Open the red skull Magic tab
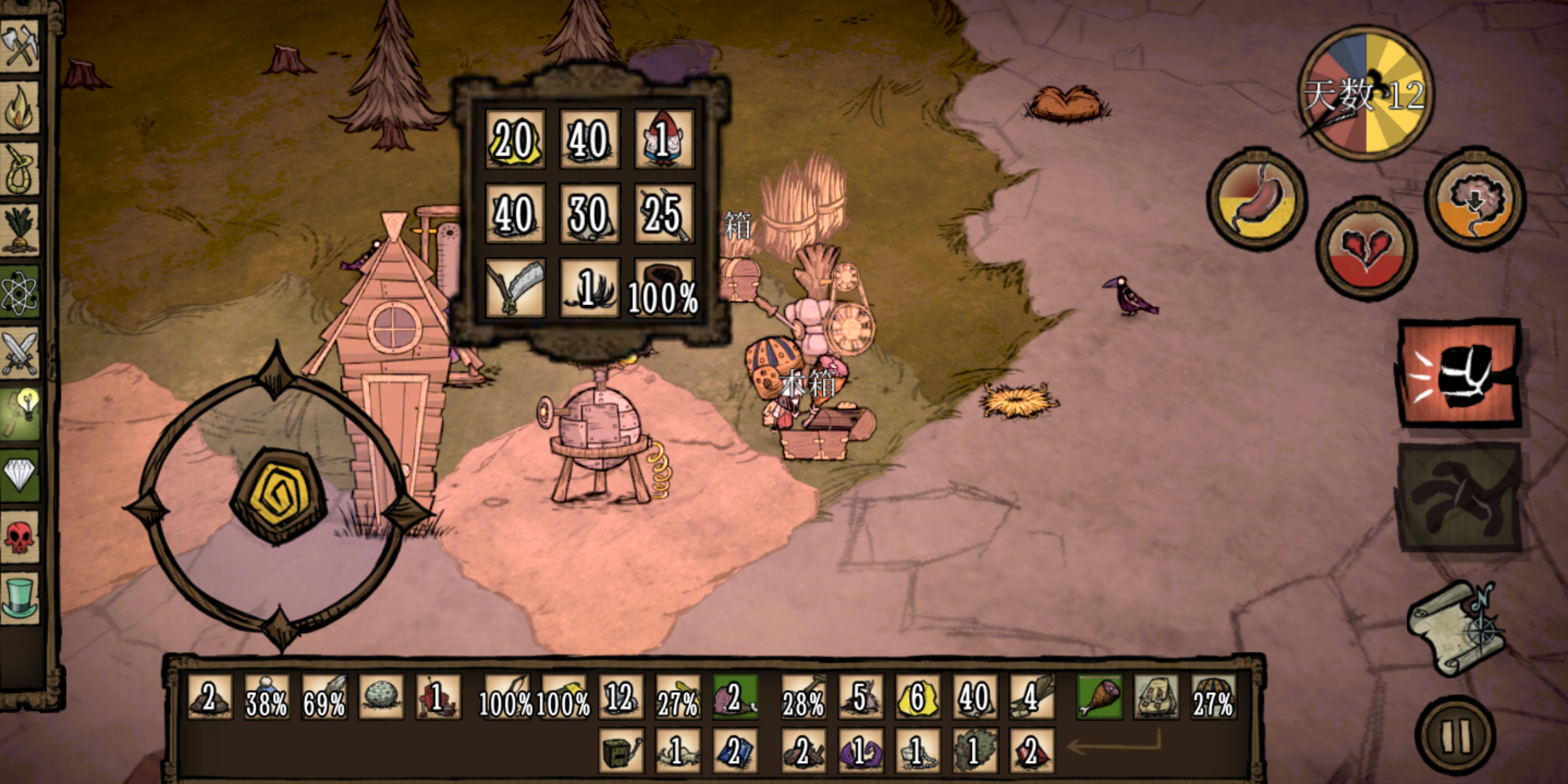The image size is (1568, 784). 20,537
